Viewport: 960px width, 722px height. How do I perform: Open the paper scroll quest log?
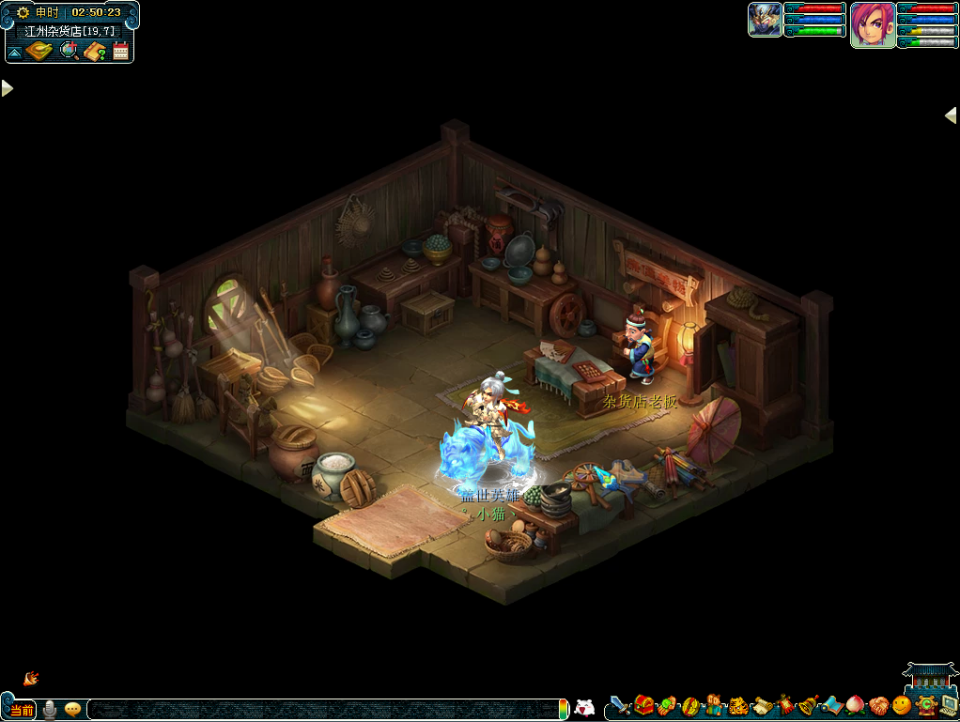point(762,706)
